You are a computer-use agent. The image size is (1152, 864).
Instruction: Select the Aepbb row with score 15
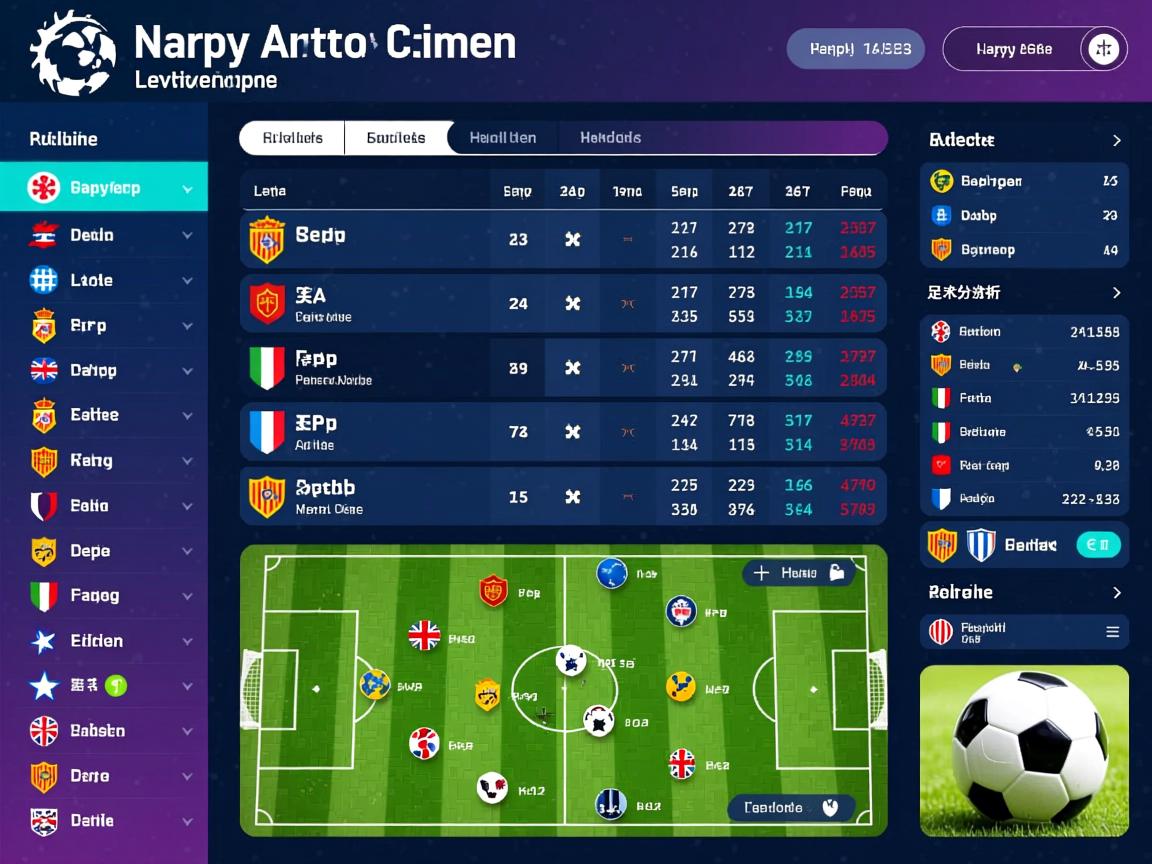[x=563, y=496]
